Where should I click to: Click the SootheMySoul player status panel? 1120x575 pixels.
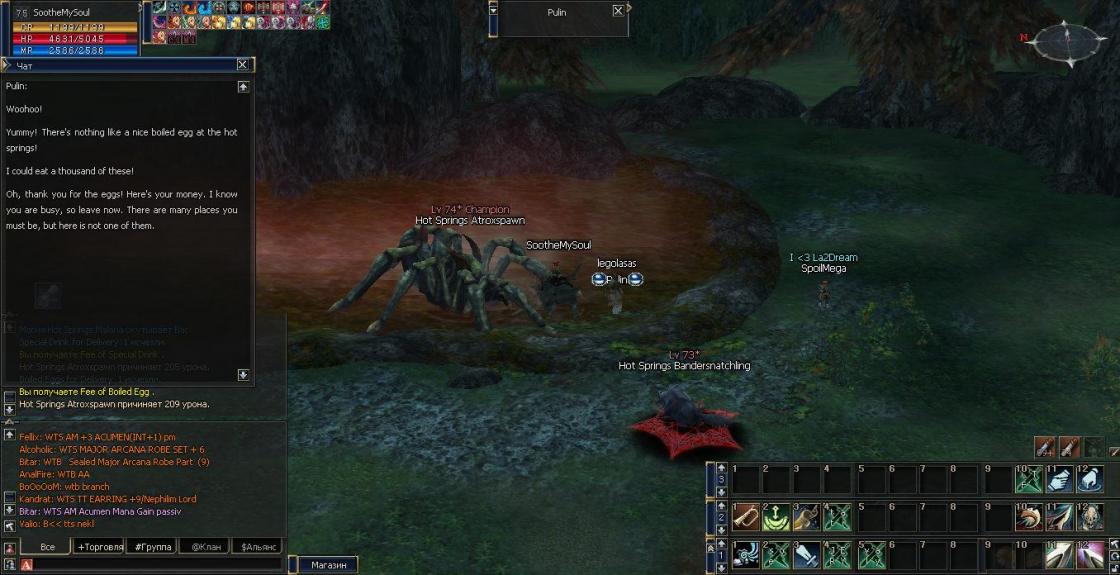70,28
